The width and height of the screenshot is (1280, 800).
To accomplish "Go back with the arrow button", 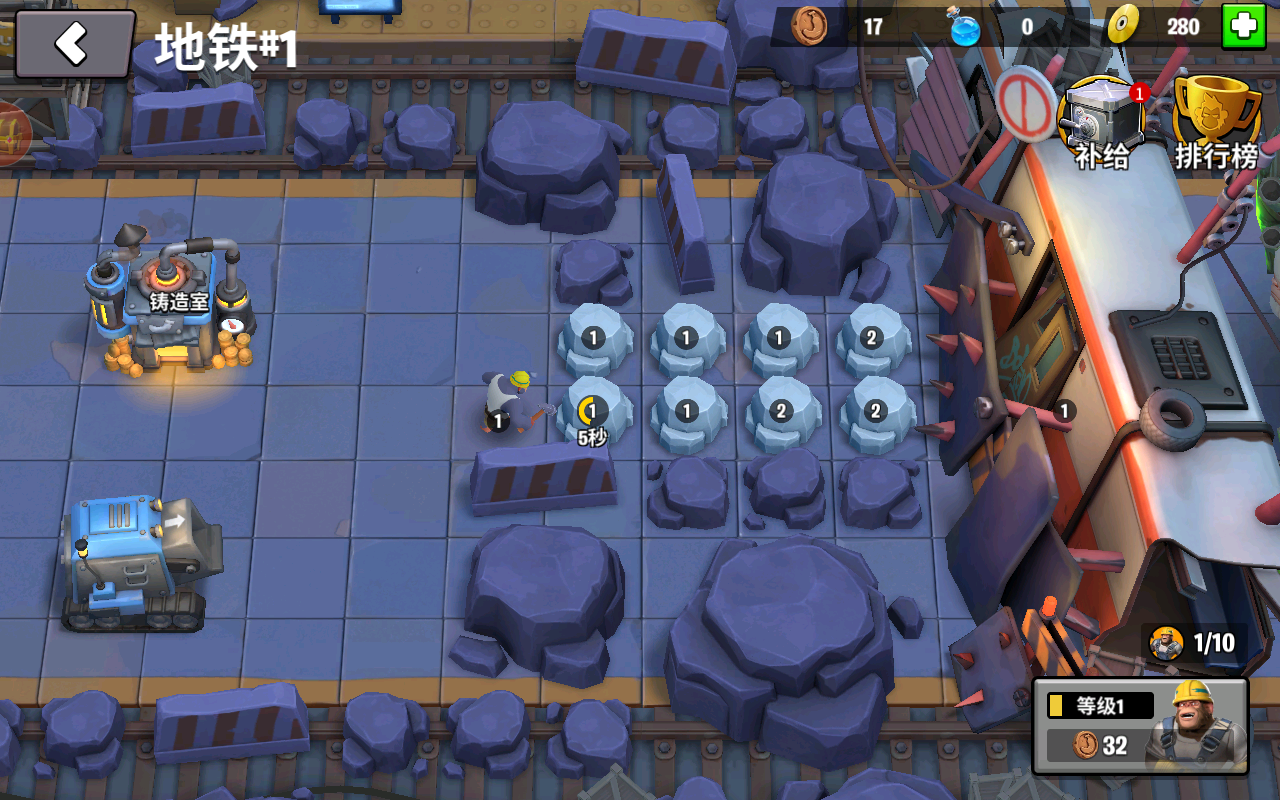I will point(75,44).
